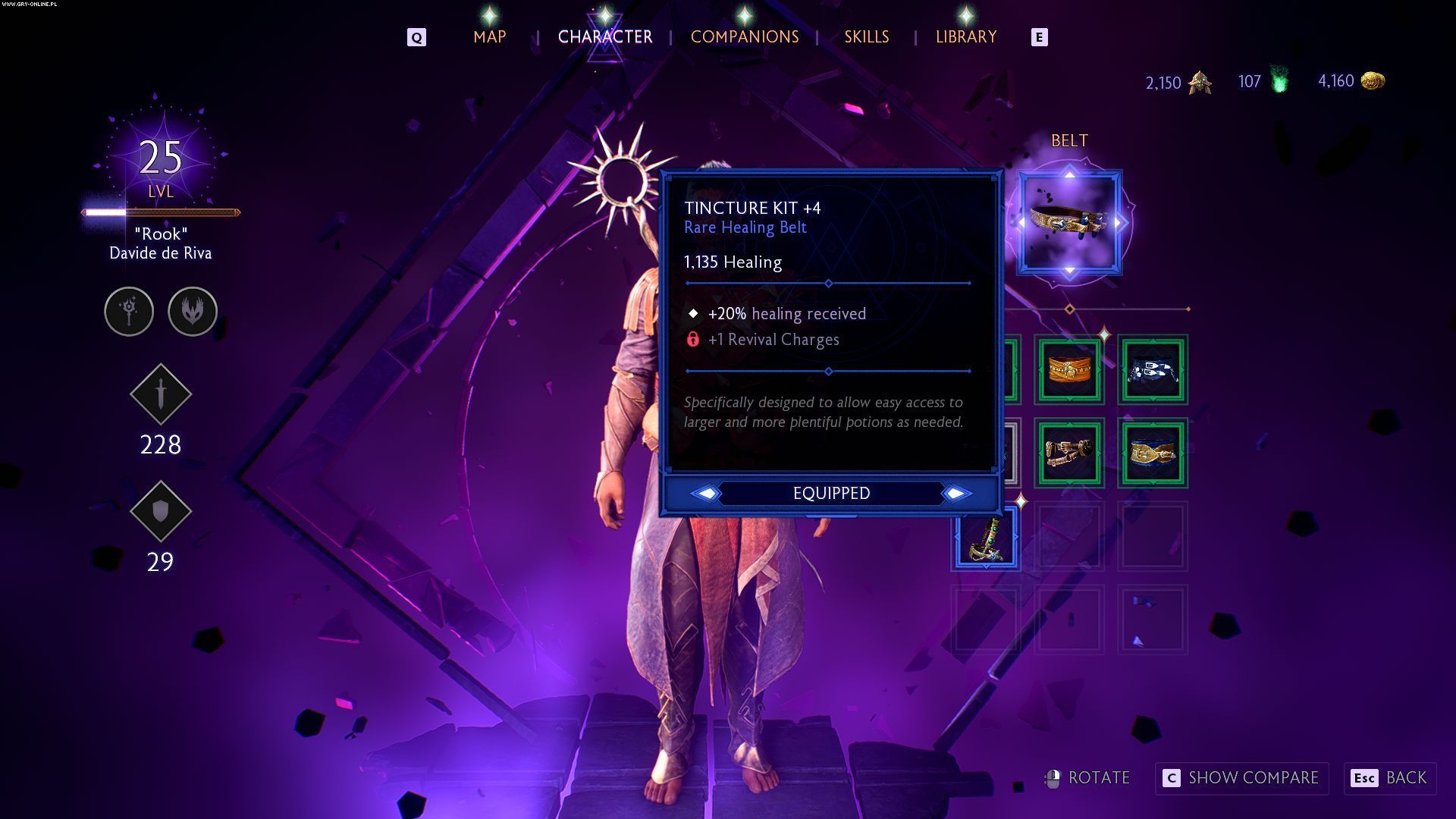This screenshot has width=1456, height=819.
Task: Open the Skills tab
Action: [866, 36]
